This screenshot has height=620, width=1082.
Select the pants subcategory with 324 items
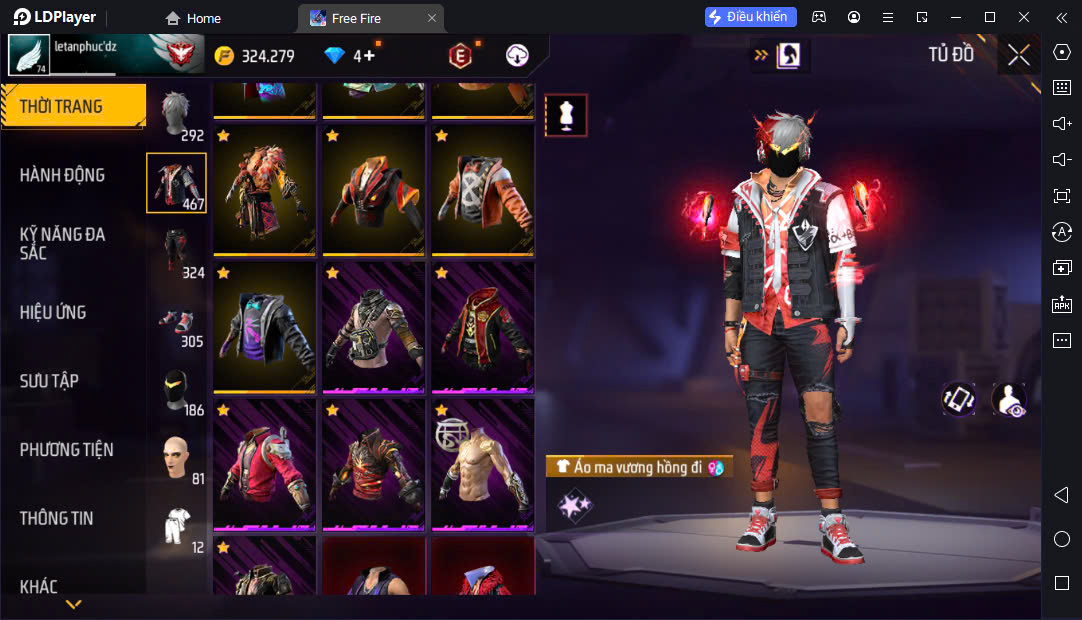pyautogui.click(x=177, y=252)
